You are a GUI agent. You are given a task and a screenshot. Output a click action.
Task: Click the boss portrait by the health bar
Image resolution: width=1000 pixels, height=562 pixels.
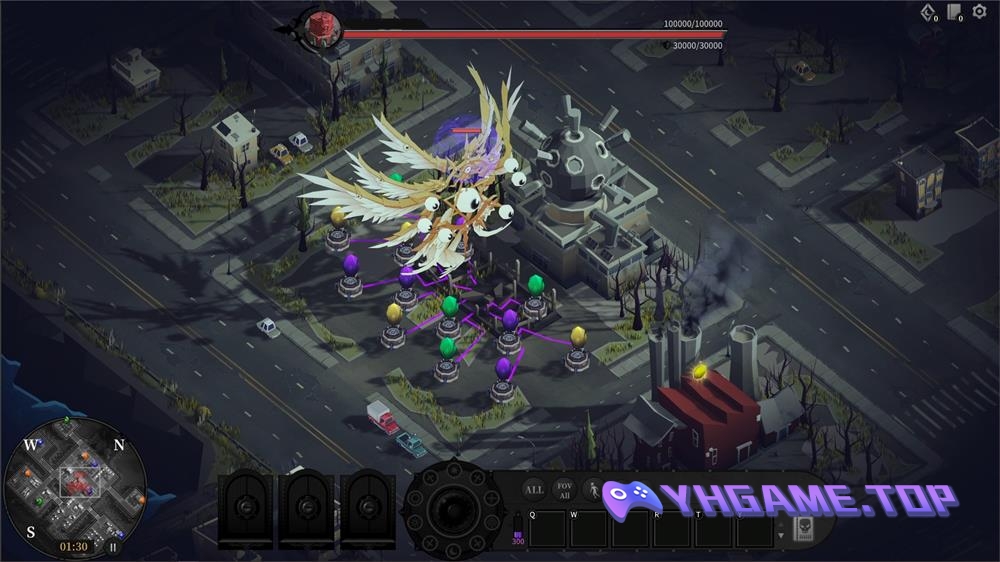pos(324,28)
